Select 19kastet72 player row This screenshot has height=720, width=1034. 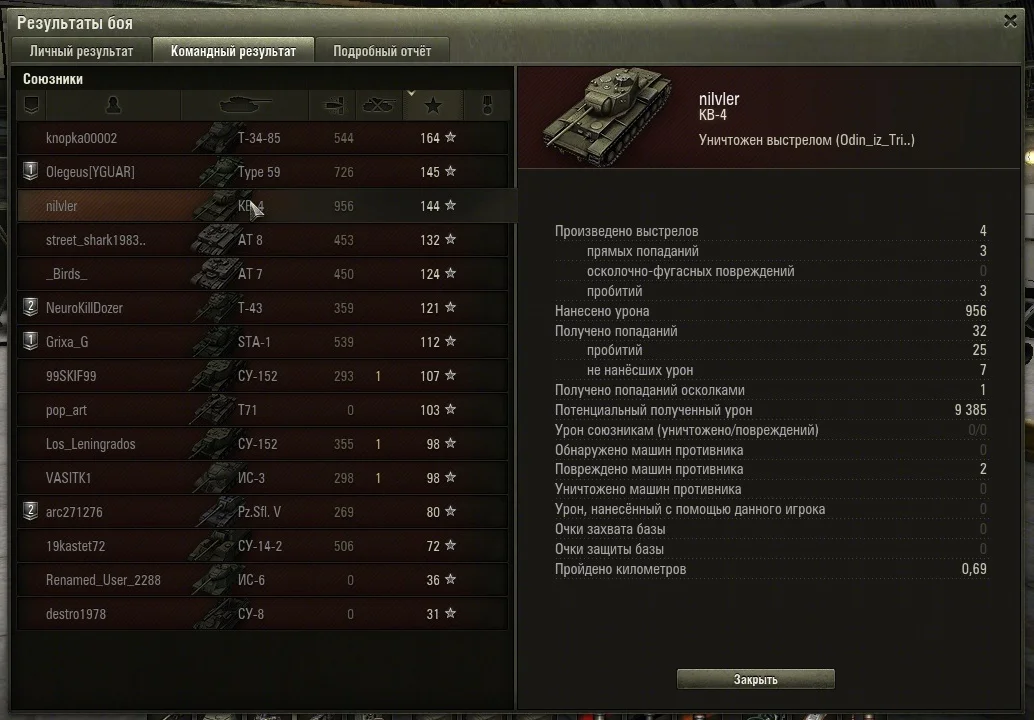tap(75, 546)
